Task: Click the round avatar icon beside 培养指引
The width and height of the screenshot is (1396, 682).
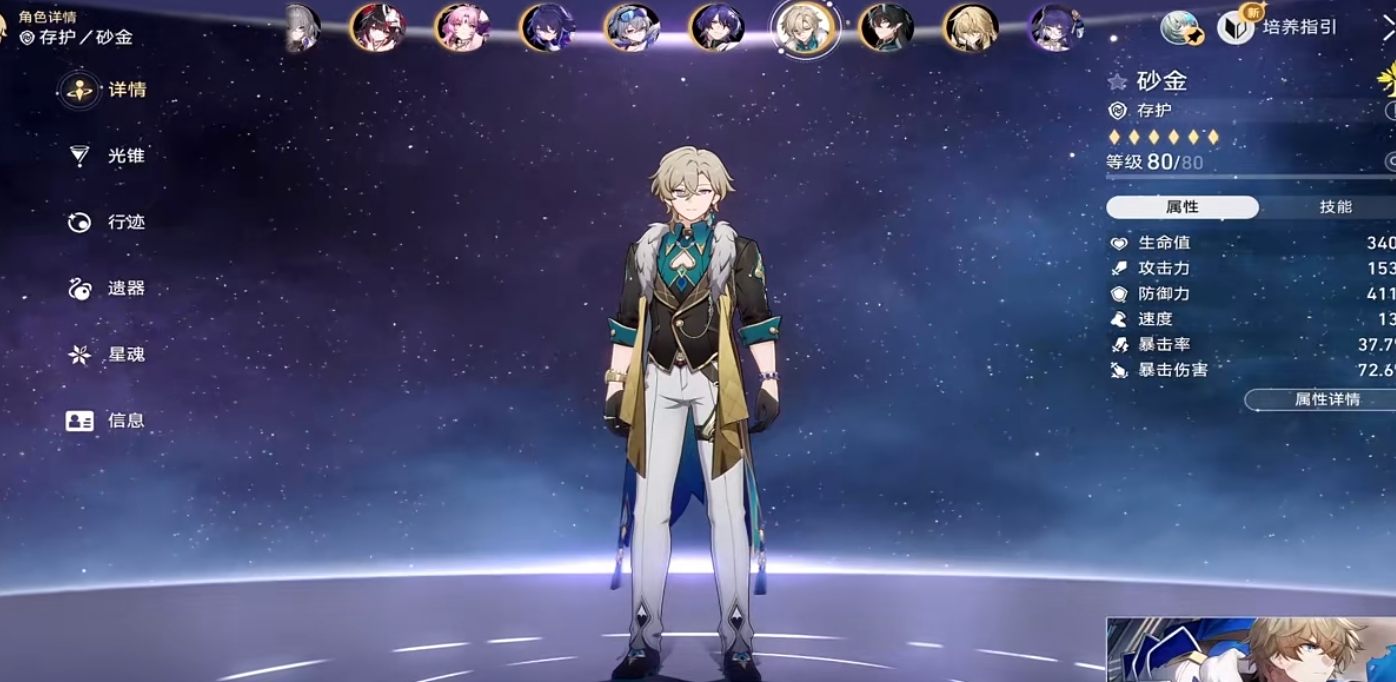Action: point(1180,27)
